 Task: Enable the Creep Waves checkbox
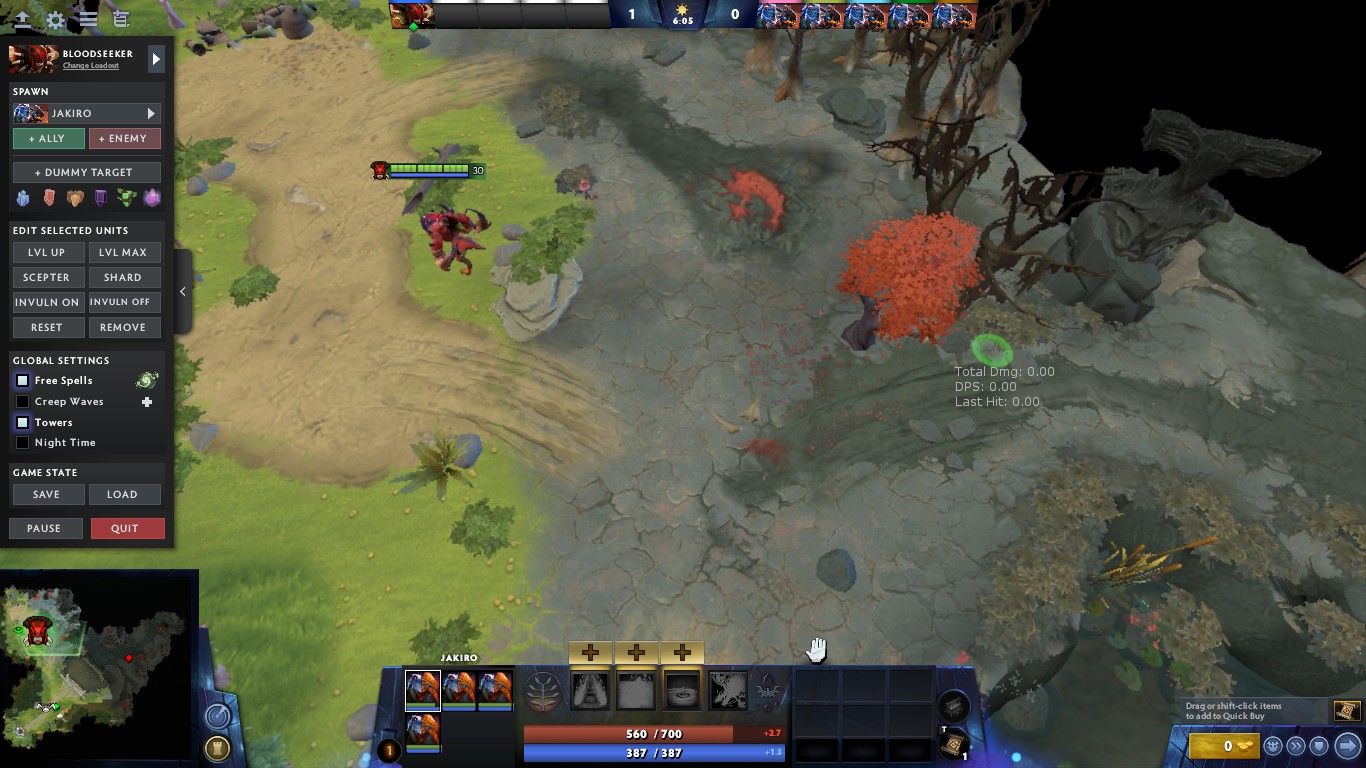coord(21,401)
